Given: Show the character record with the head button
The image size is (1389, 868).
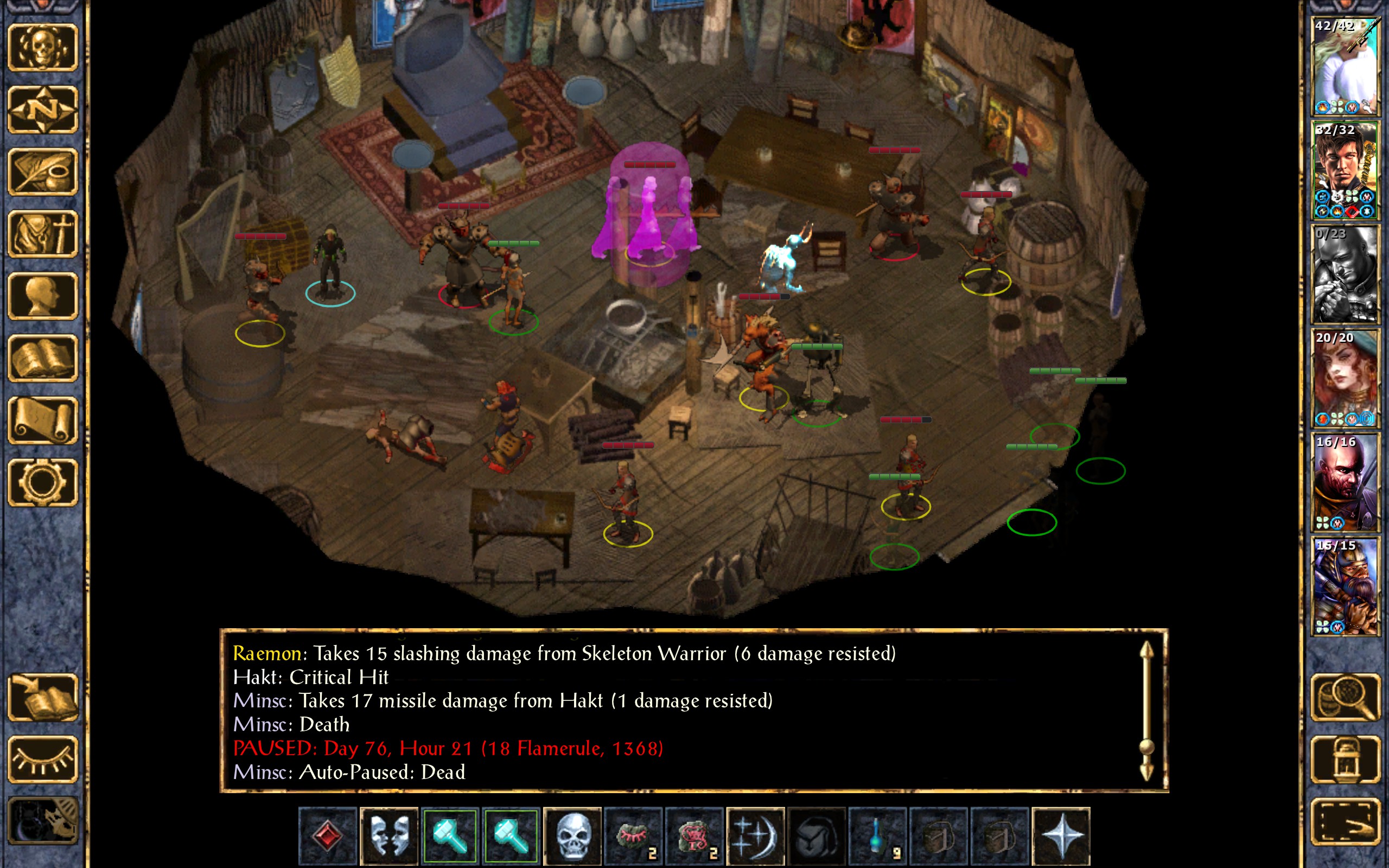Looking at the screenshot, I should (x=43, y=296).
